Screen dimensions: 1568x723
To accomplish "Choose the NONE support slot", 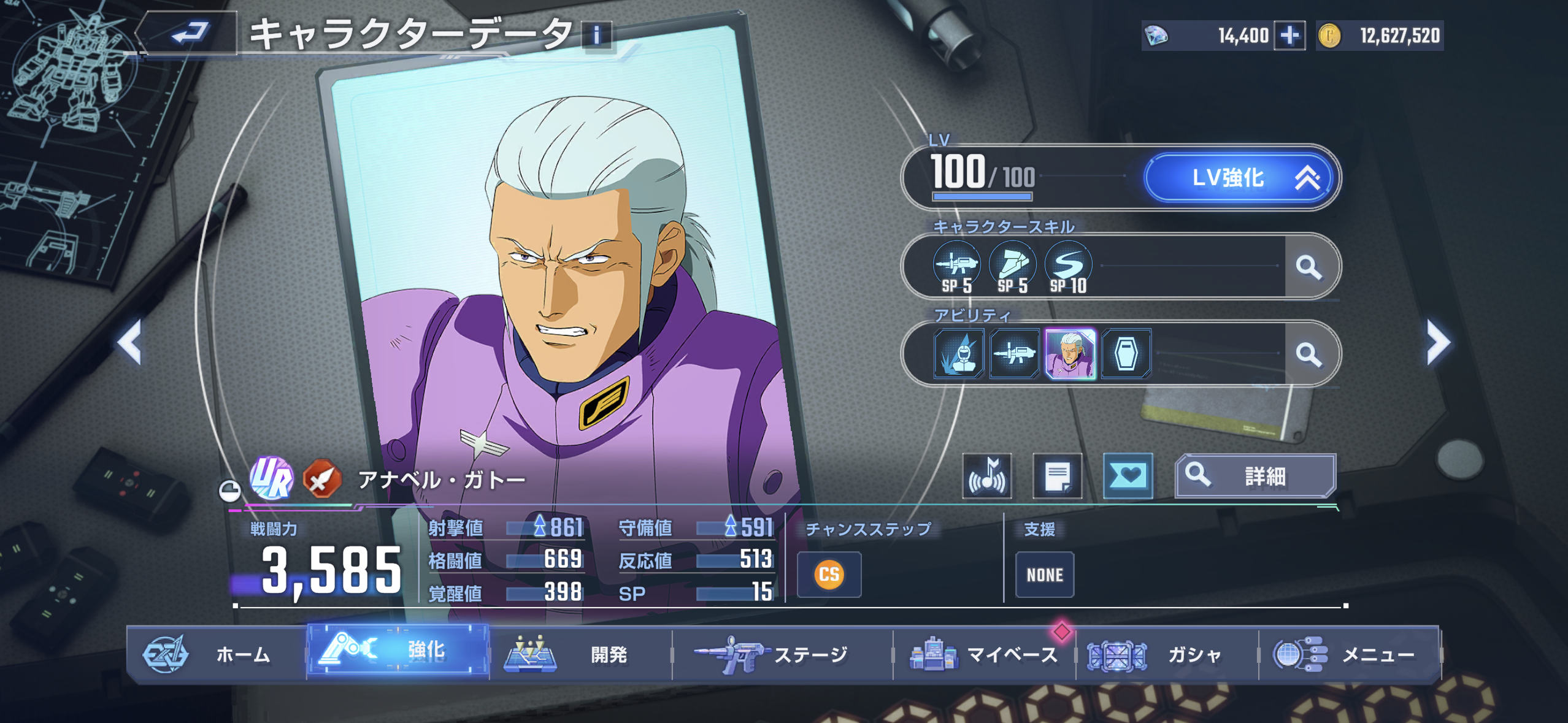I will [x=1044, y=575].
